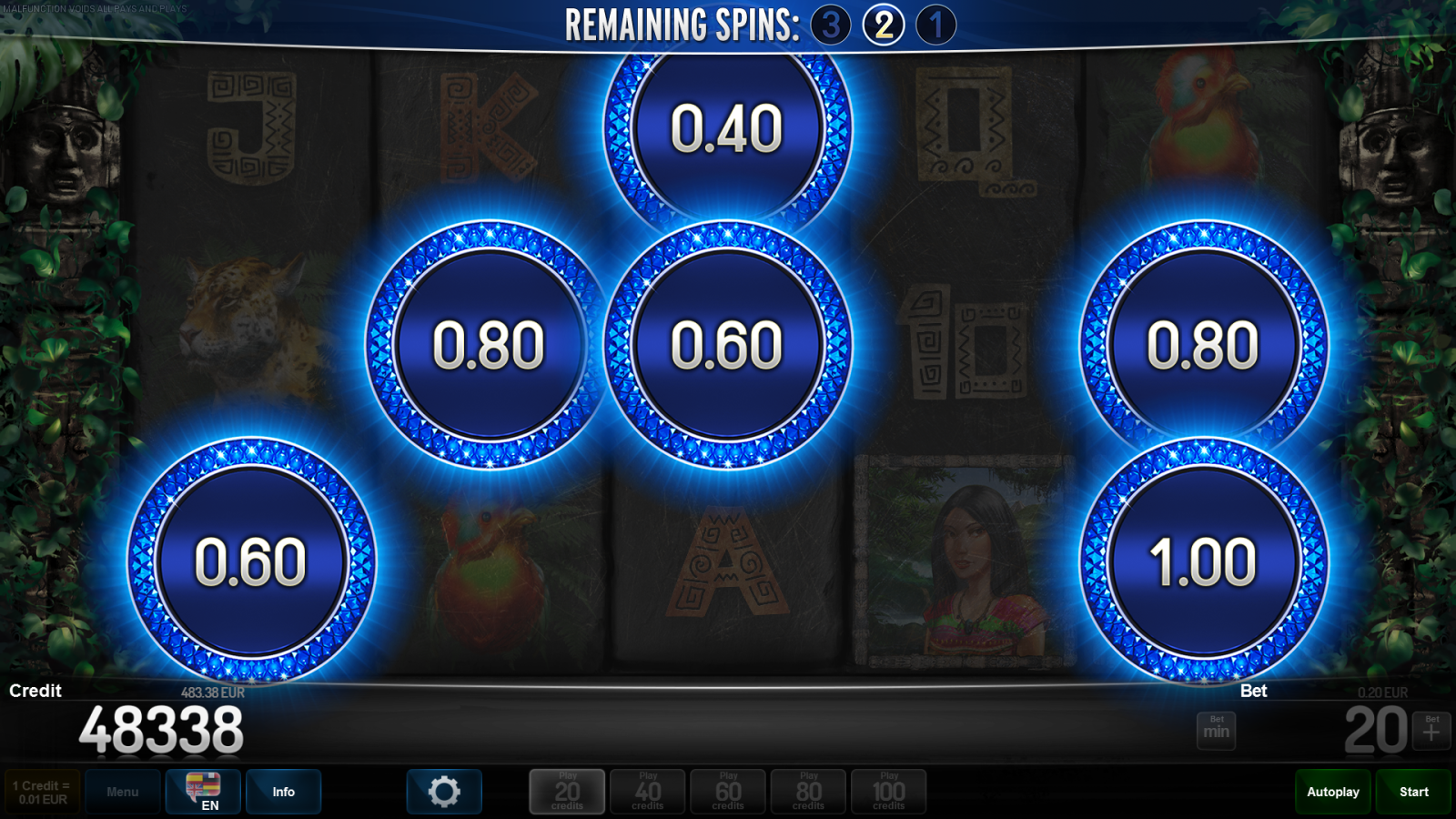Set bet to Play 100 credits

tap(888, 792)
